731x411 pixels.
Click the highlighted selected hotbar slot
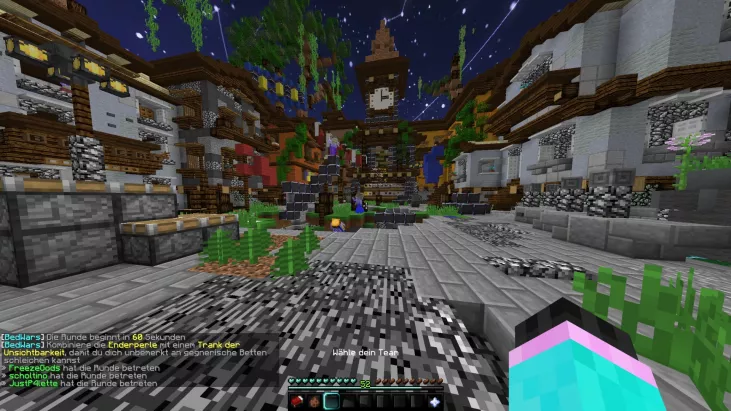tap(331, 401)
